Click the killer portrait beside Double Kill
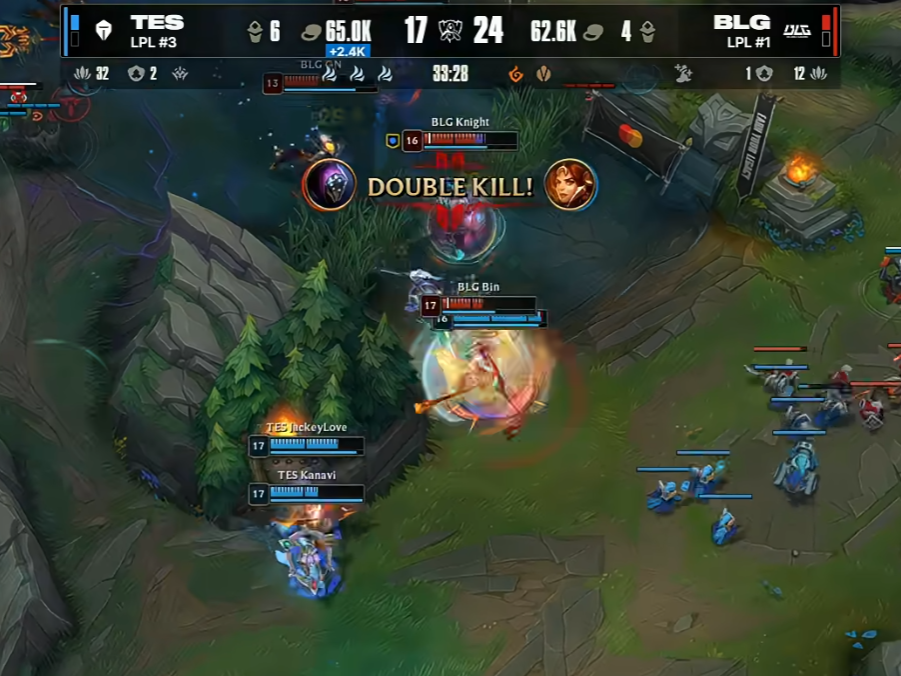Screen dimensions: 901x676 [x=330, y=185]
